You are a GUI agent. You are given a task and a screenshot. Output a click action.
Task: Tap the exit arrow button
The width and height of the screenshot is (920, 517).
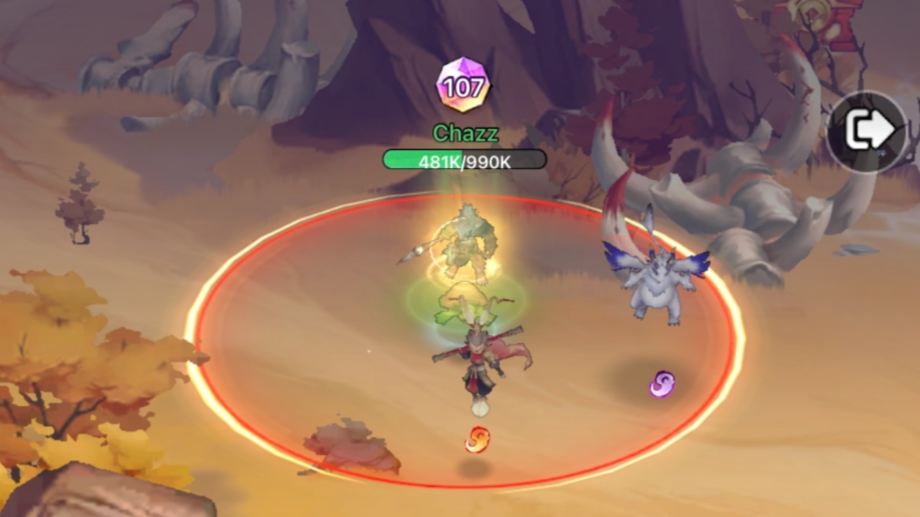point(868,132)
